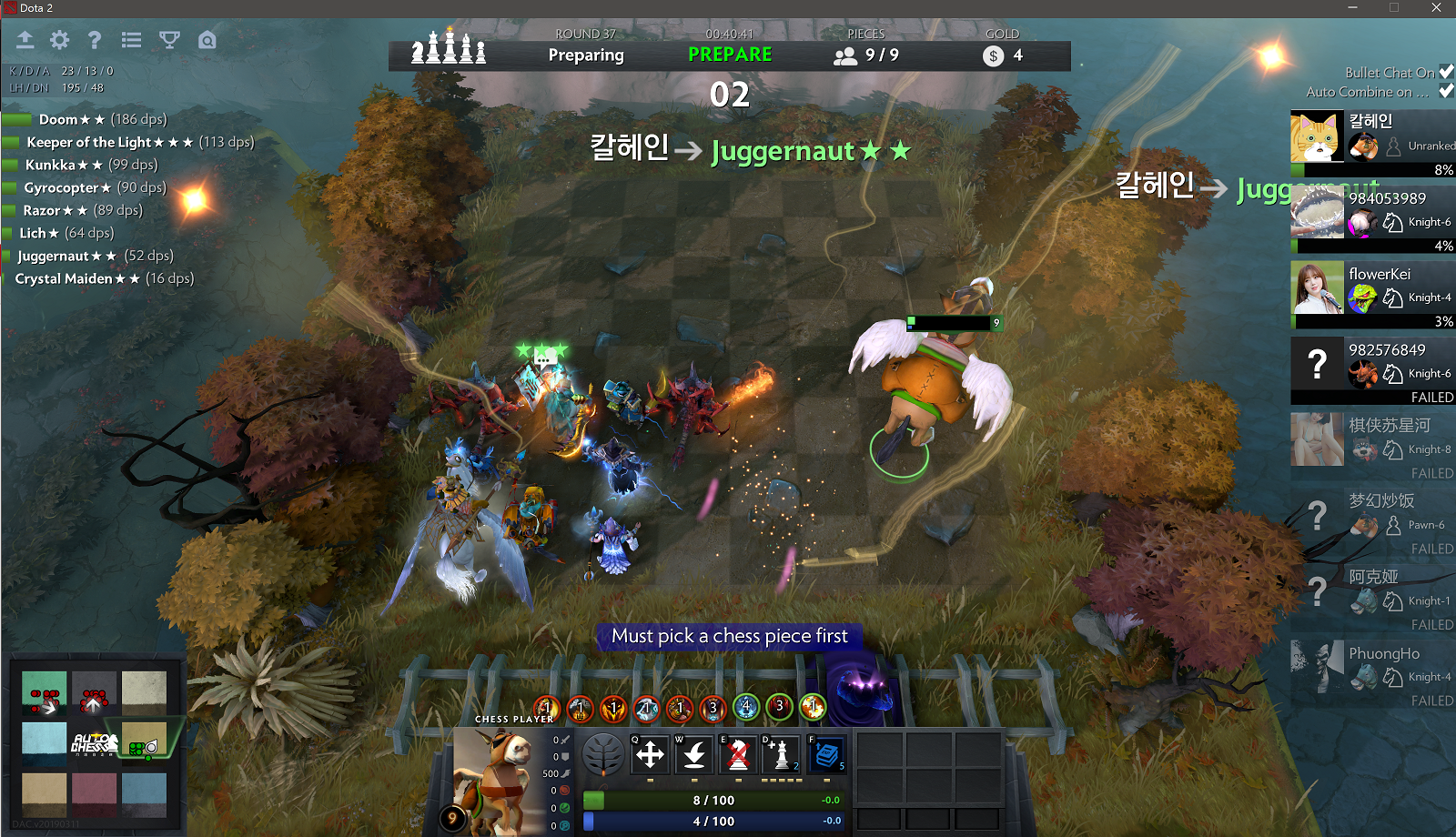The width and height of the screenshot is (1456, 837).
Task: Close the Dota 2 window
Action: click(x=1436, y=7)
